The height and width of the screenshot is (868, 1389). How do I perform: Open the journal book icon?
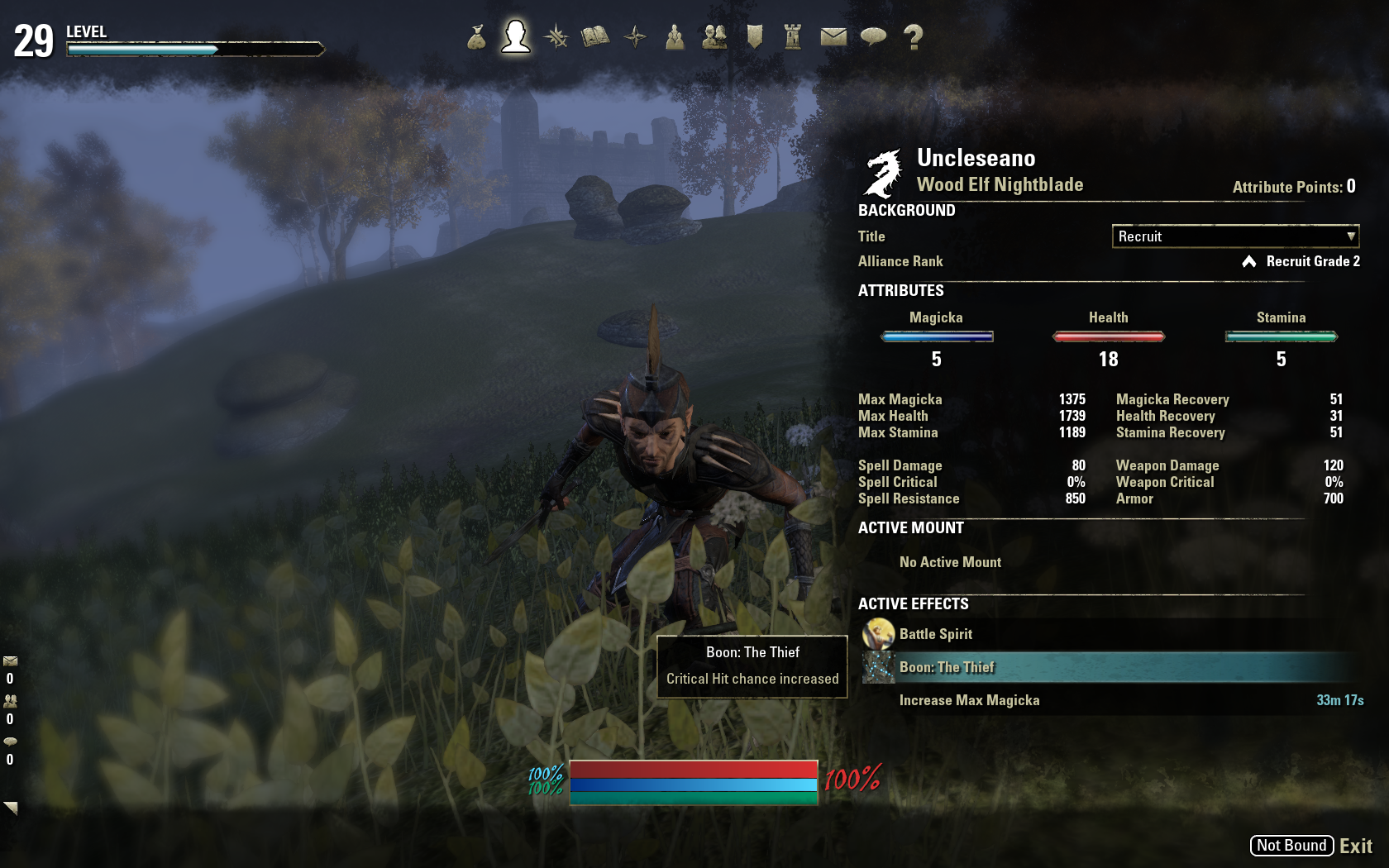(x=595, y=37)
